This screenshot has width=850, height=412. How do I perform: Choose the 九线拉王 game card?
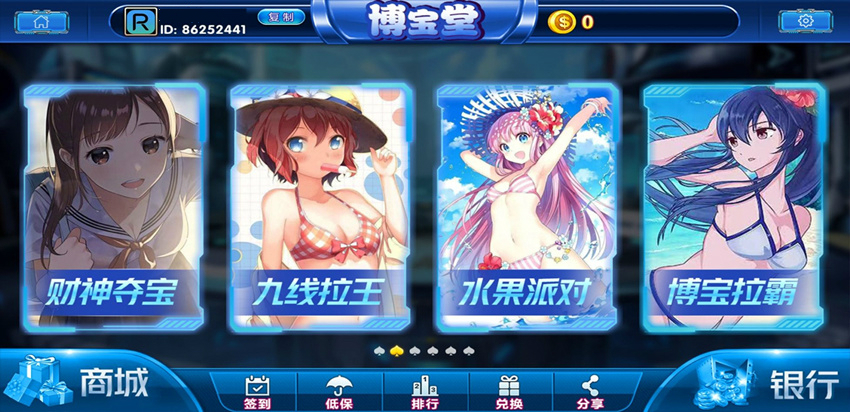click(x=320, y=207)
